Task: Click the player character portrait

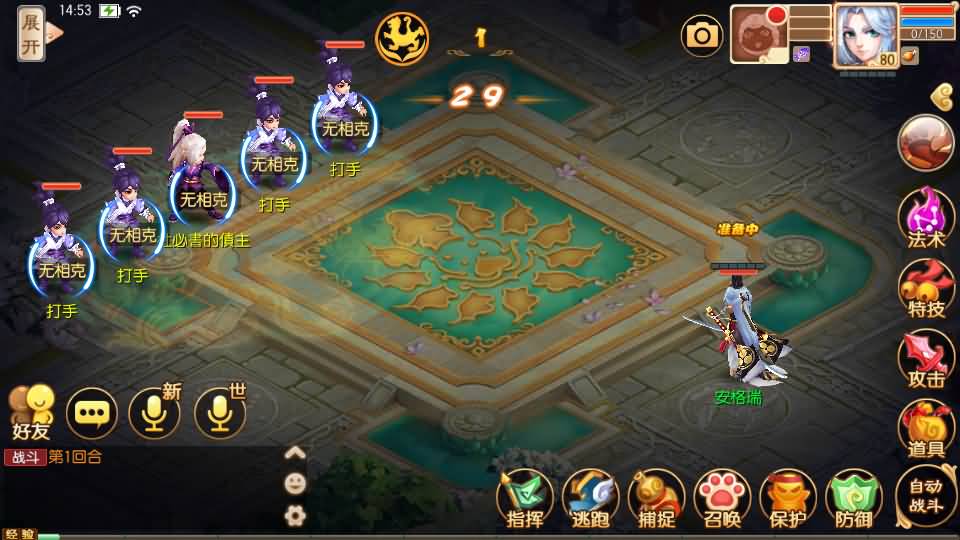Action: click(x=864, y=34)
